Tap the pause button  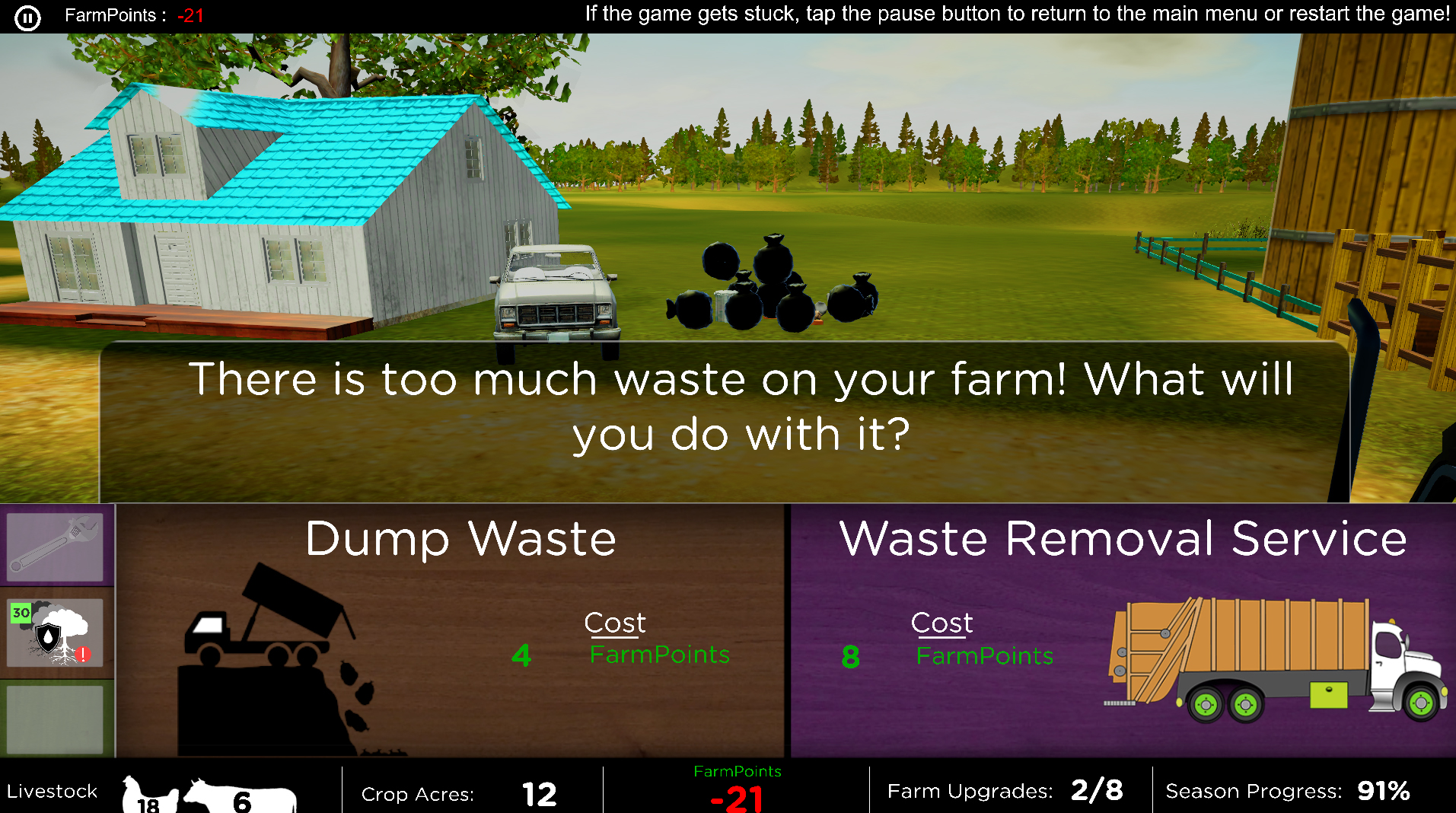(x=27, y=17)
